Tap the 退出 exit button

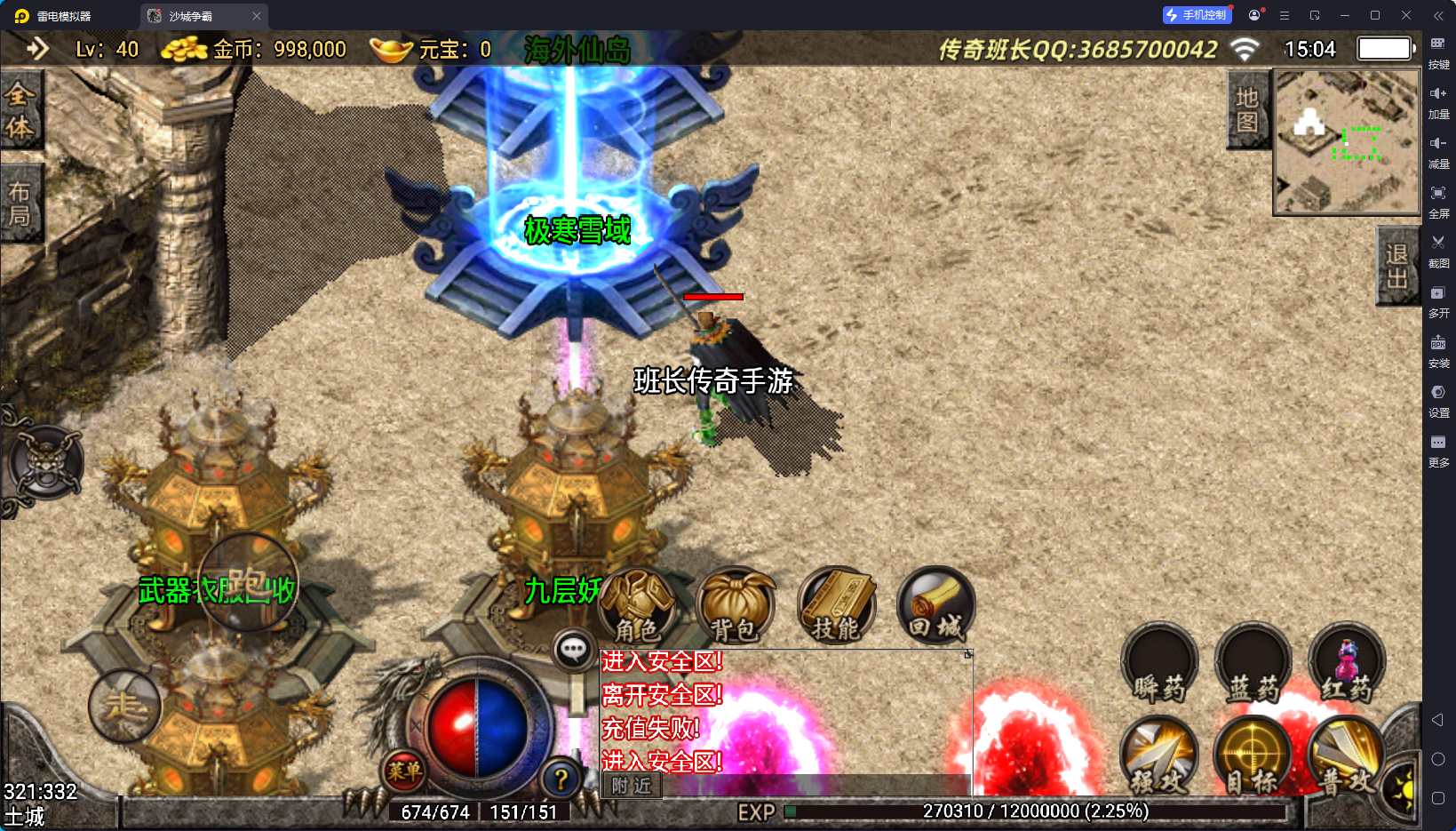pos(1396,267)
